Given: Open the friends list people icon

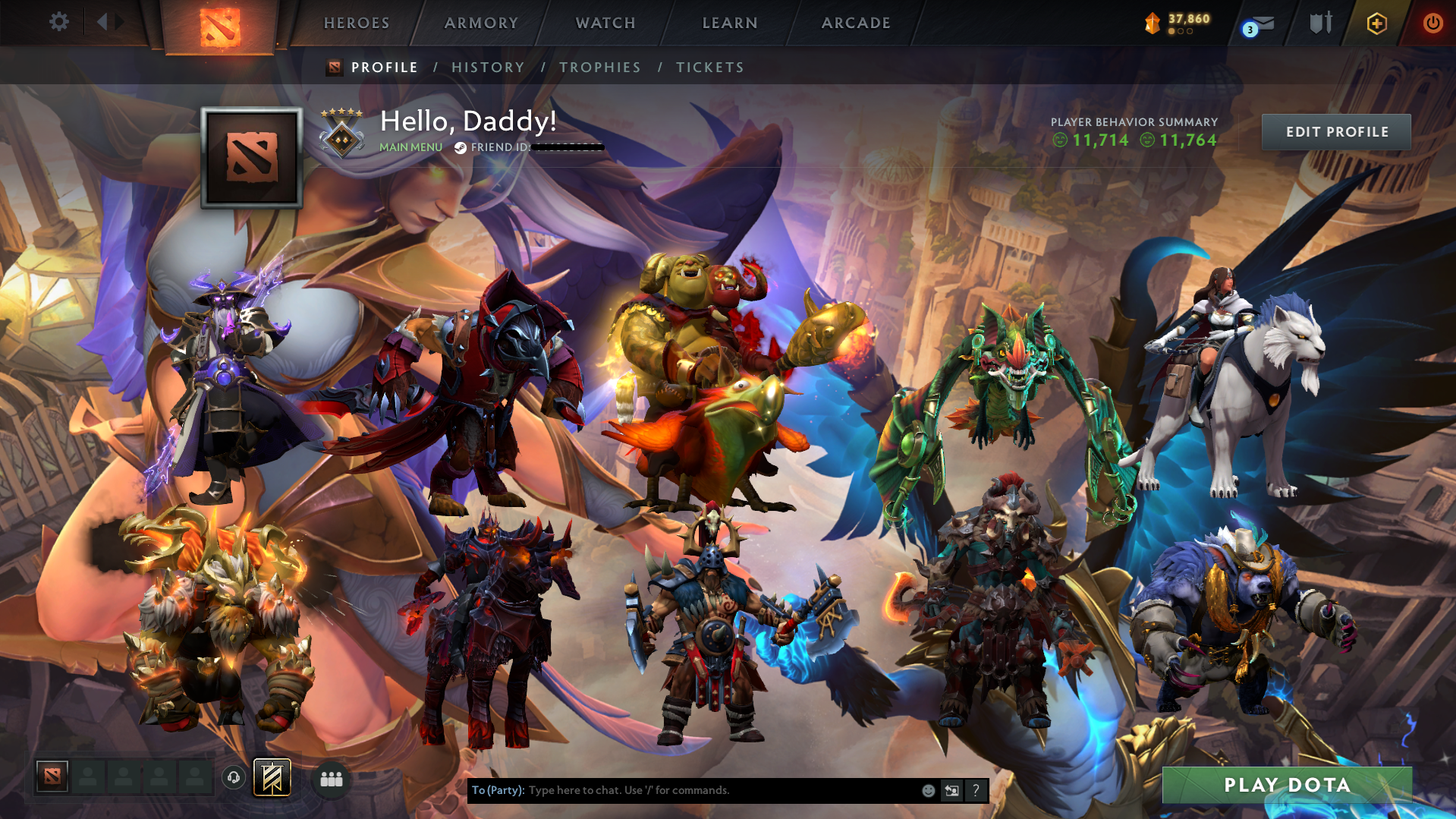Looking at the screenshot, I should pos(331,778).
